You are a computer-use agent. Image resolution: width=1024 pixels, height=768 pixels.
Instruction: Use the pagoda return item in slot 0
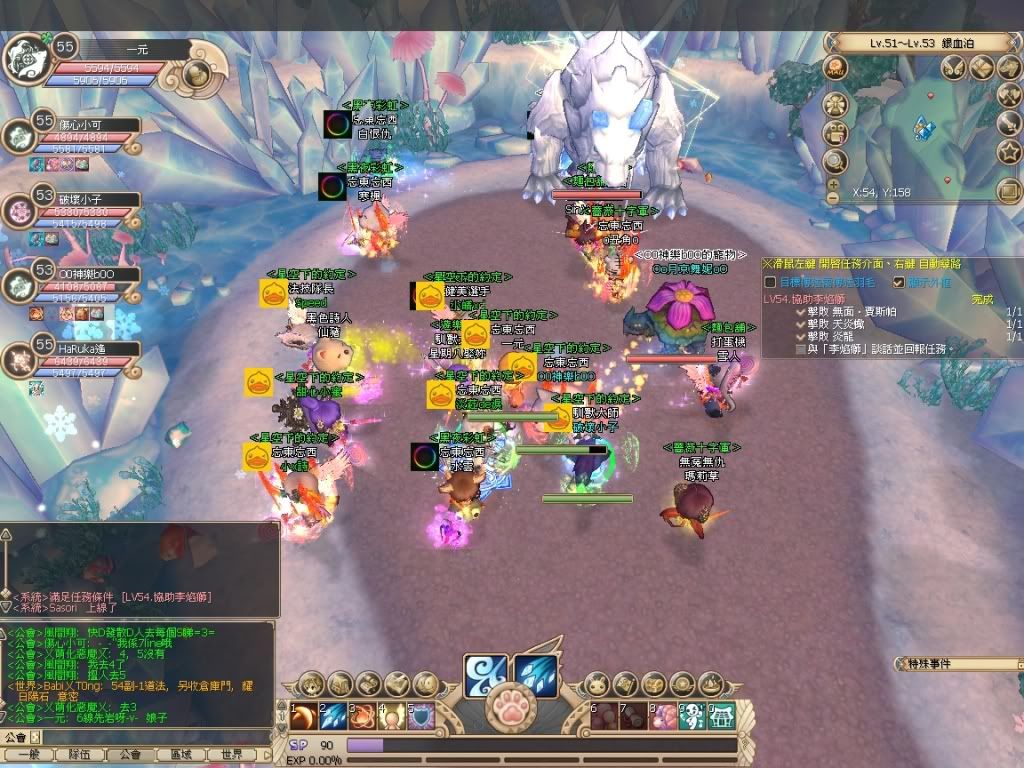[721, 716]
